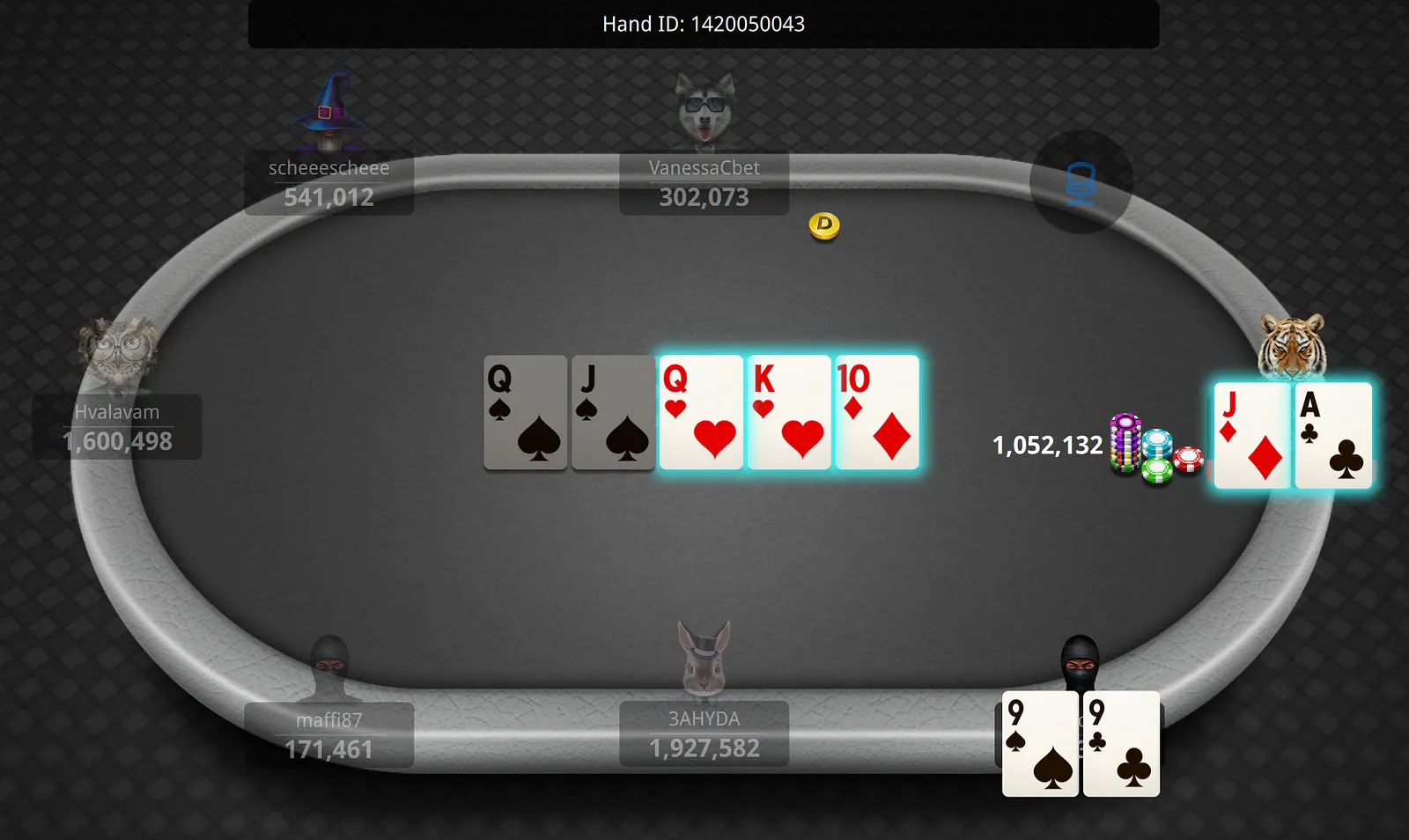Open the 3AHYDA player panel

[704, 733]
